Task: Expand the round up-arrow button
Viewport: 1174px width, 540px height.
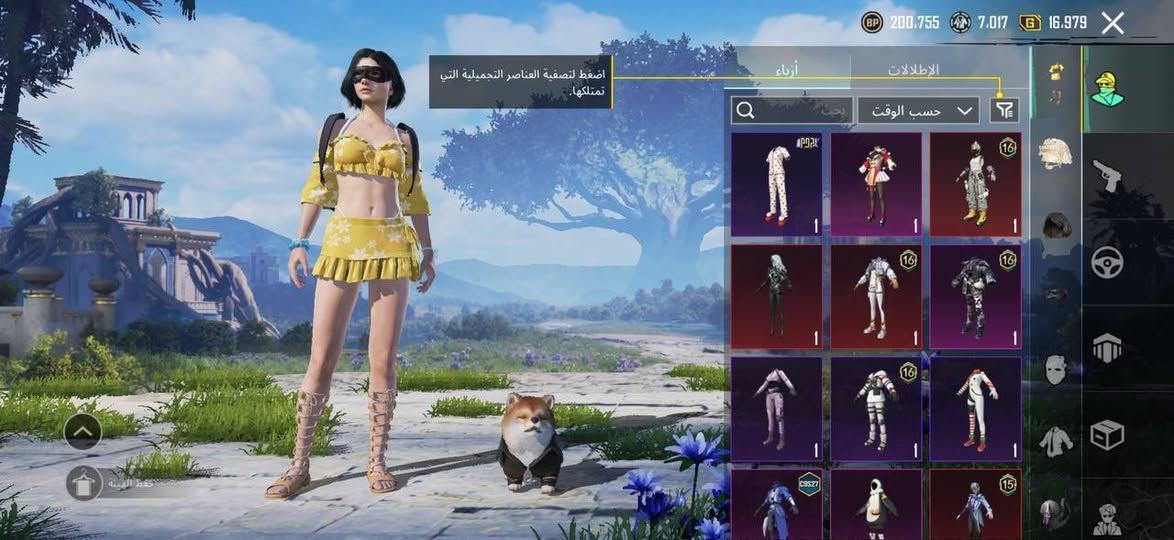Action: pyautogui.click(x=83, y=431)
